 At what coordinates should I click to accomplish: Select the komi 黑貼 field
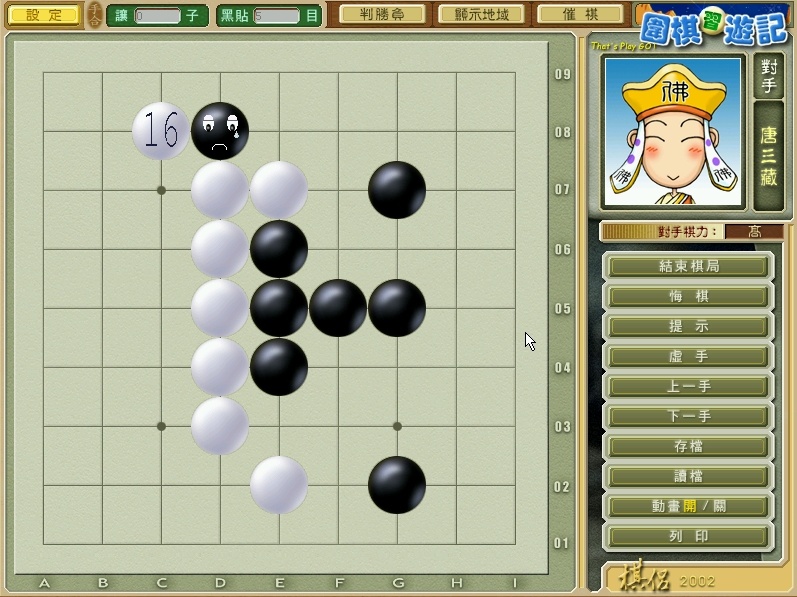[277, 16]
